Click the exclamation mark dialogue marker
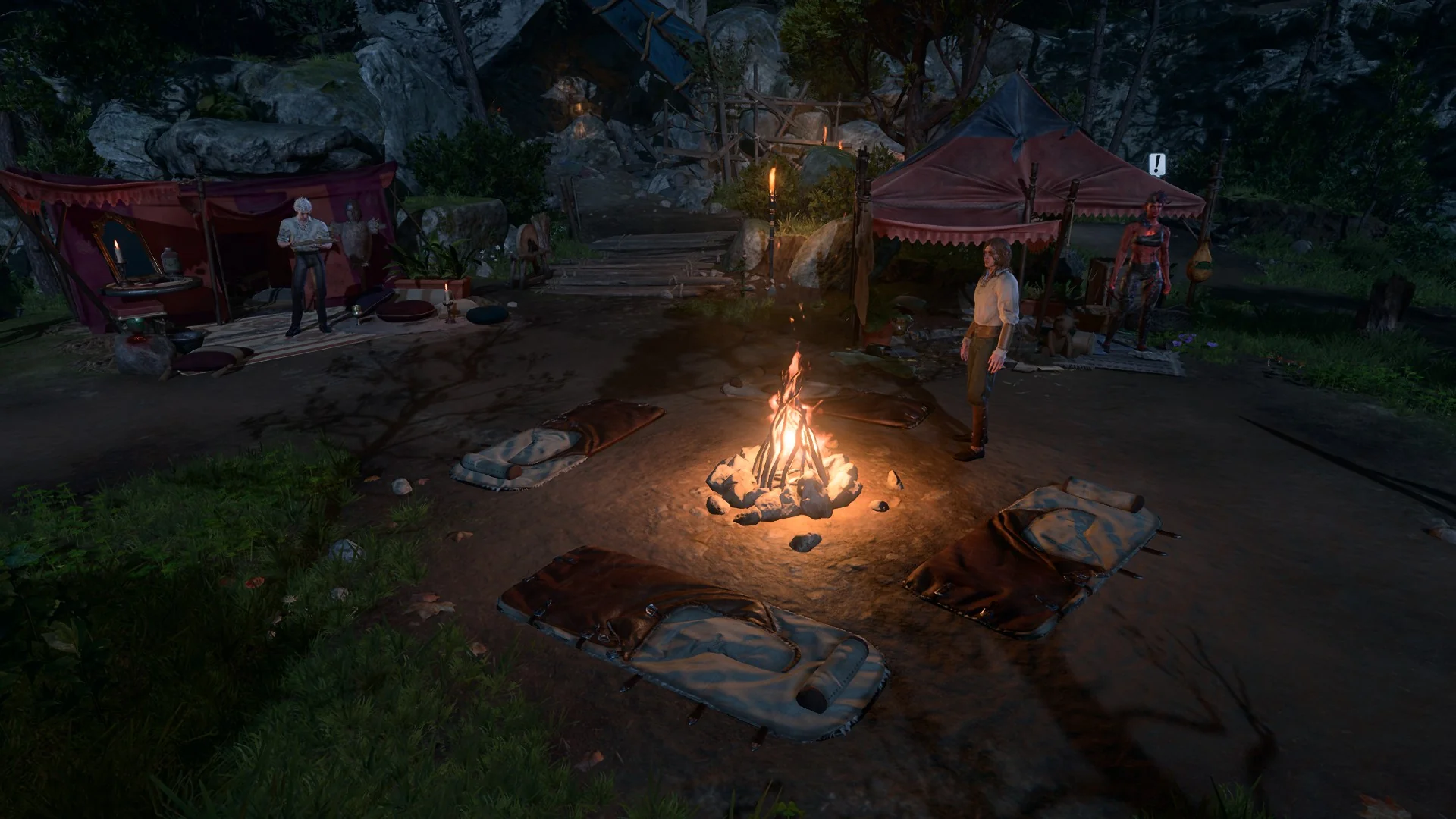 point(1156,165)
